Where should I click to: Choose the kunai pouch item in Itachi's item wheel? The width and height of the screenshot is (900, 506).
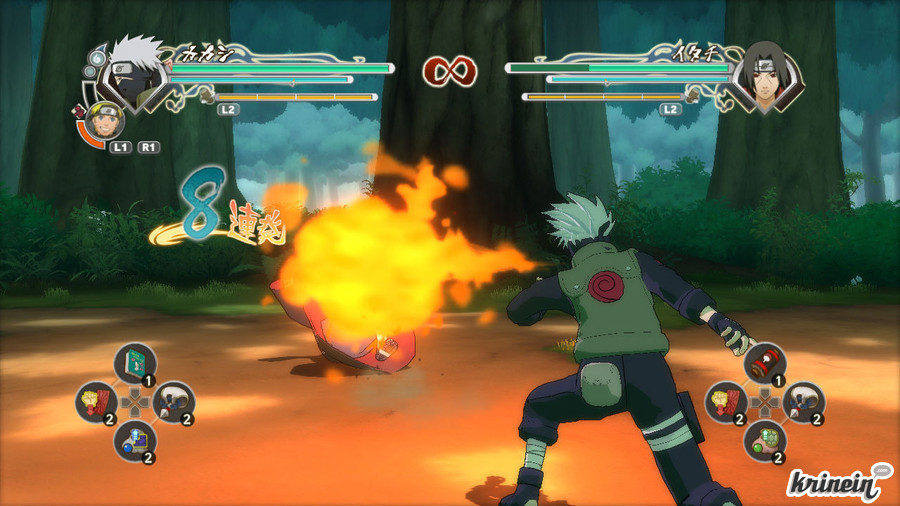point(803,401)
